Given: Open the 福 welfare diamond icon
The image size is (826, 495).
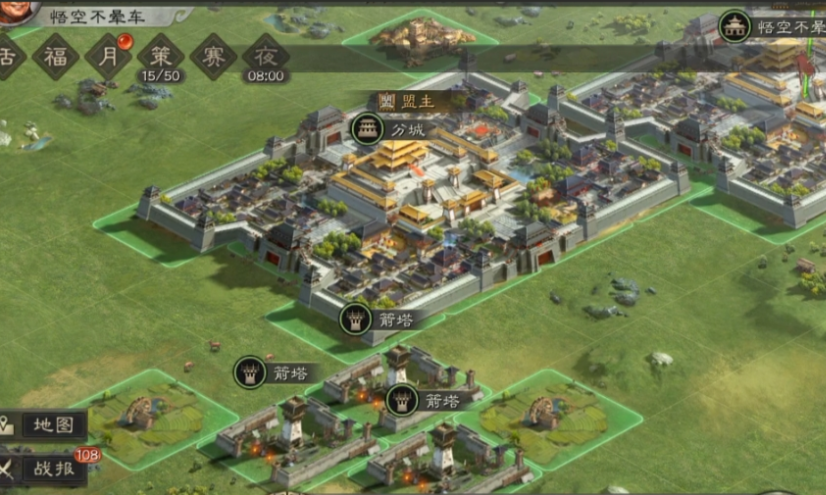Looking at the screenshot, I should 55,55.
